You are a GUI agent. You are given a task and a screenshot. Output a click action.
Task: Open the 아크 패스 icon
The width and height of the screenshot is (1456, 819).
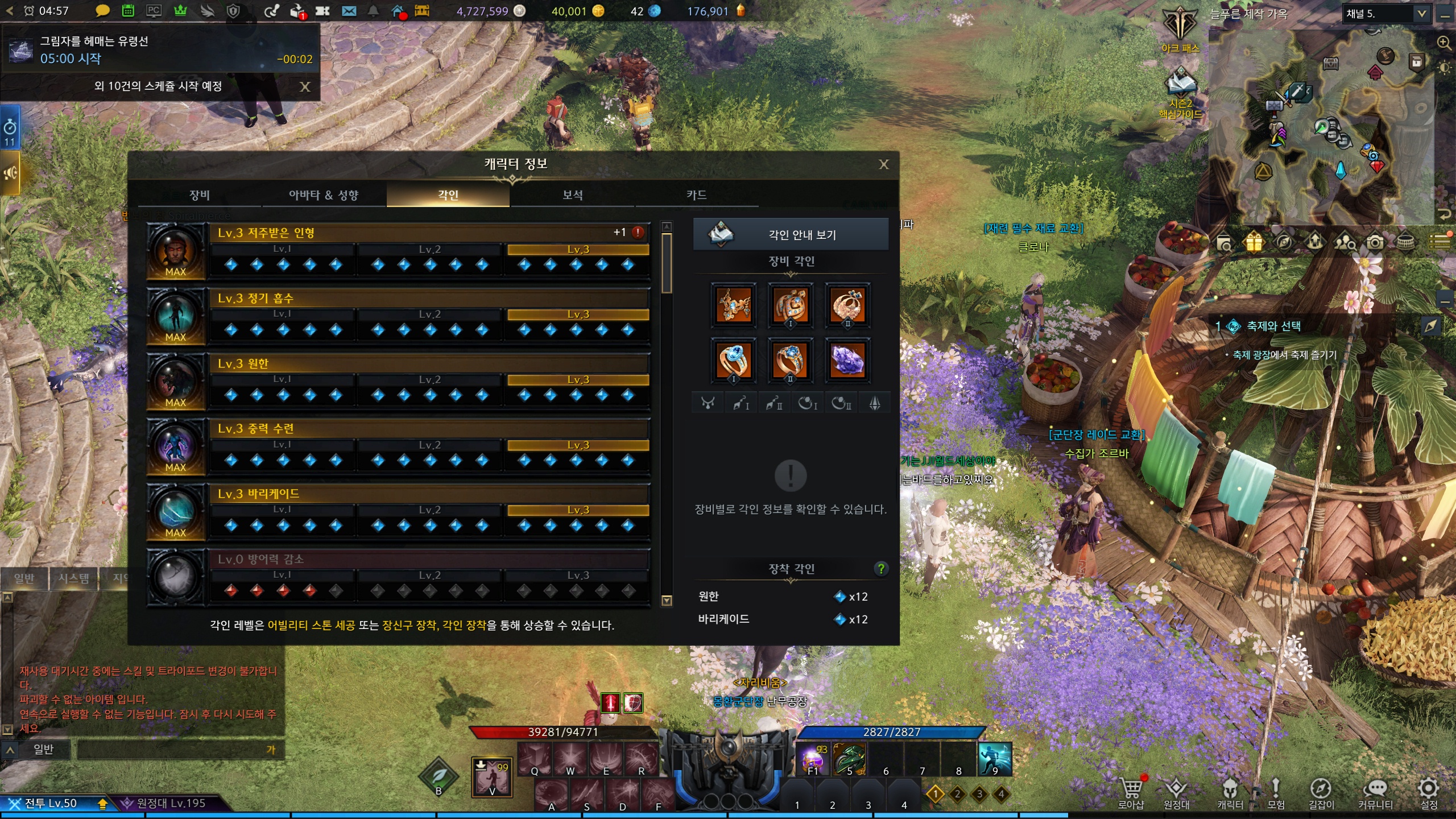[x=1180, y=30]
